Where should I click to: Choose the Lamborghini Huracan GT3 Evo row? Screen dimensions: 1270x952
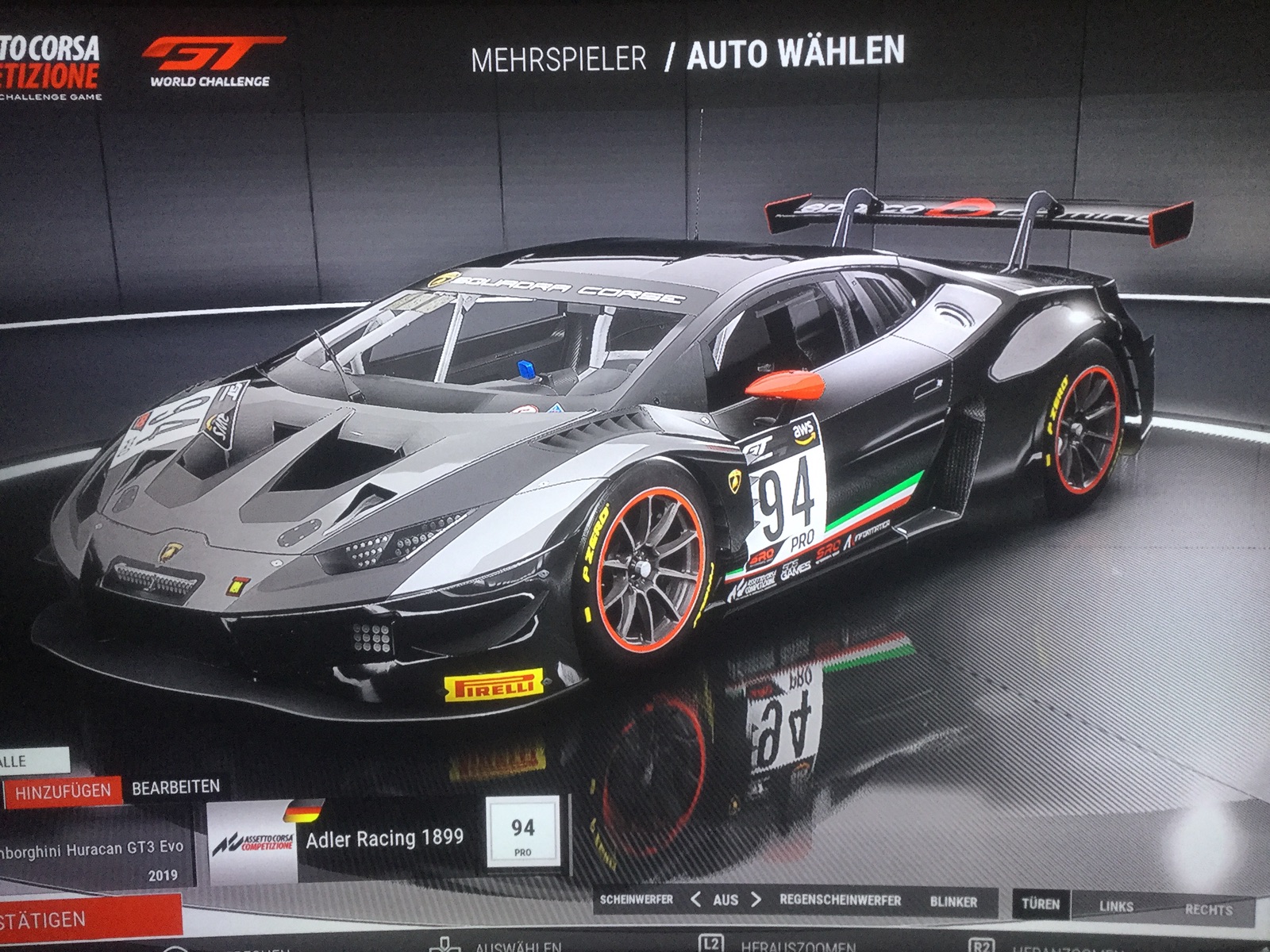95,857
